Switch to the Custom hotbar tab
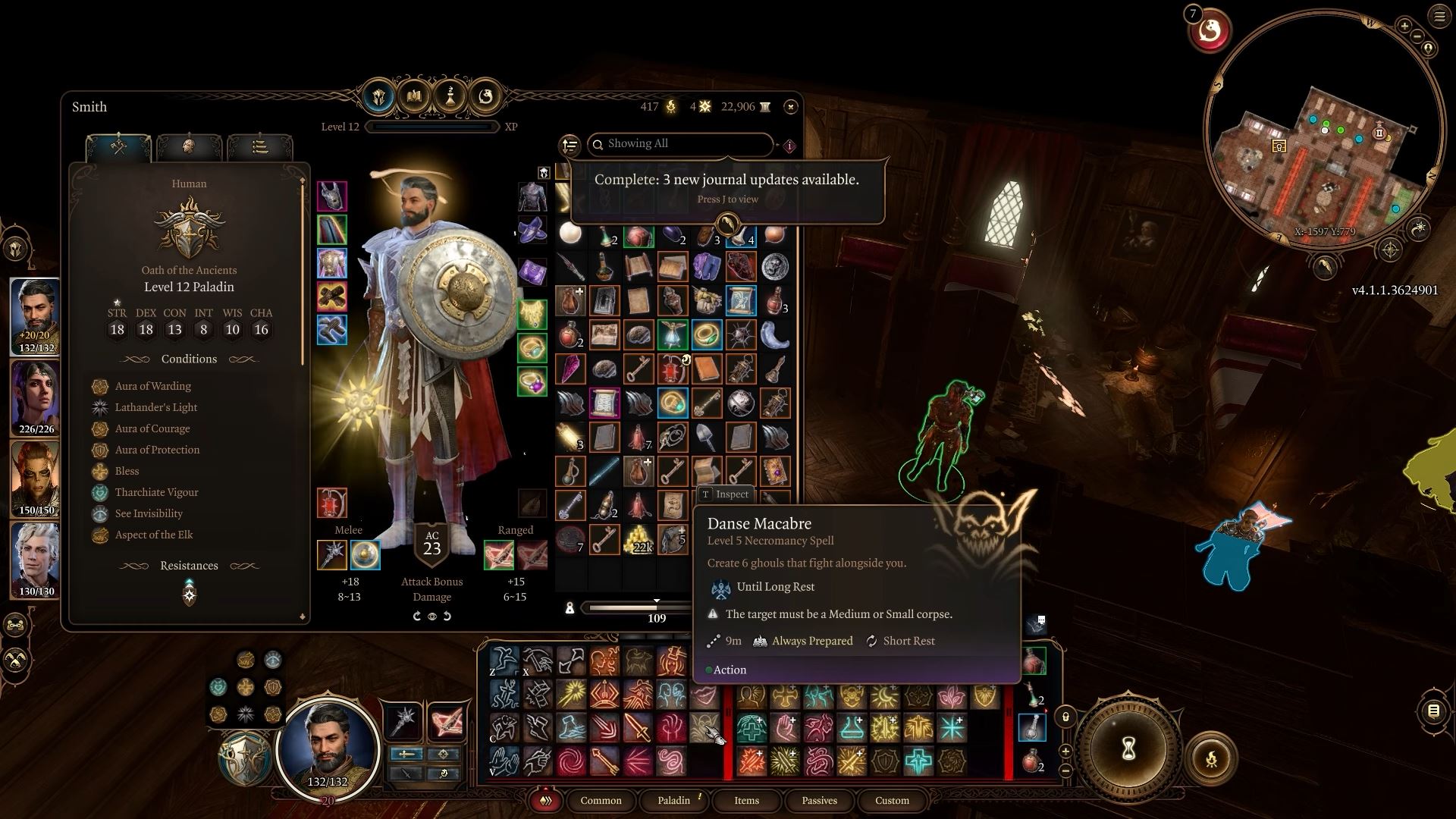This screenshot has width=1456, height=819. tap(892, 801)
